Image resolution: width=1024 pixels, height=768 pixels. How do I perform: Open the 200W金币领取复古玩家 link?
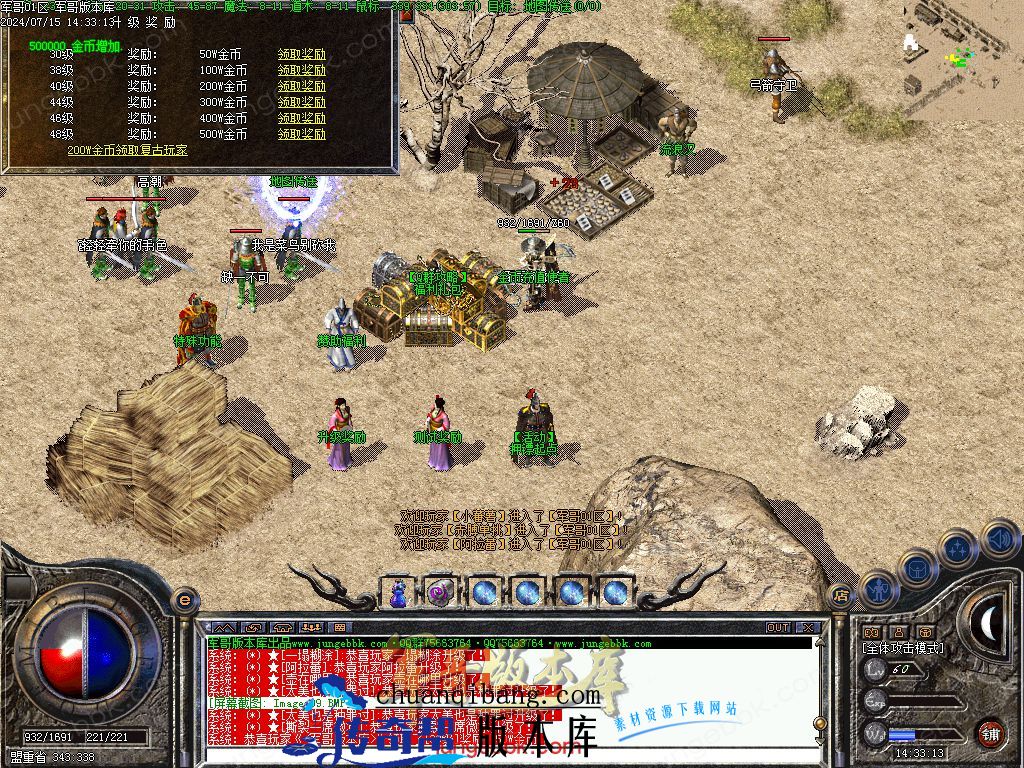127,150
